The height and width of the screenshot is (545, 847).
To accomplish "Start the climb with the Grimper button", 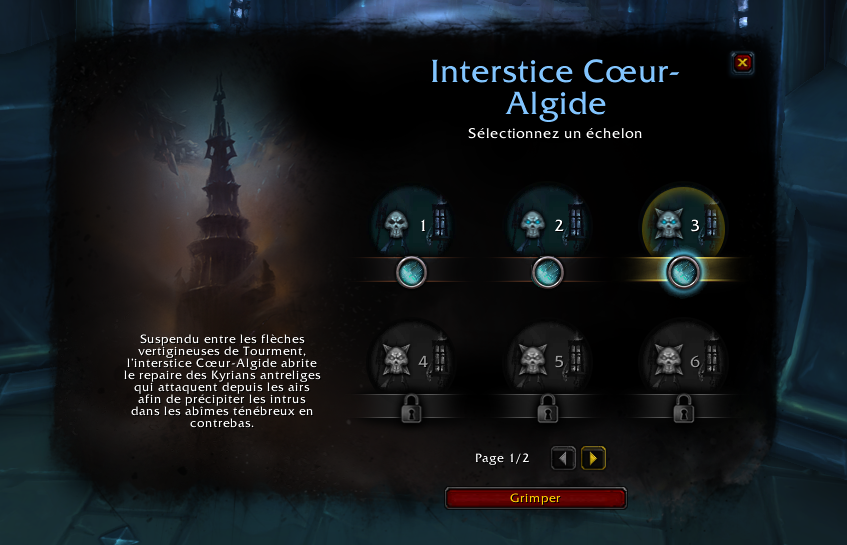I will coord(535,498).
